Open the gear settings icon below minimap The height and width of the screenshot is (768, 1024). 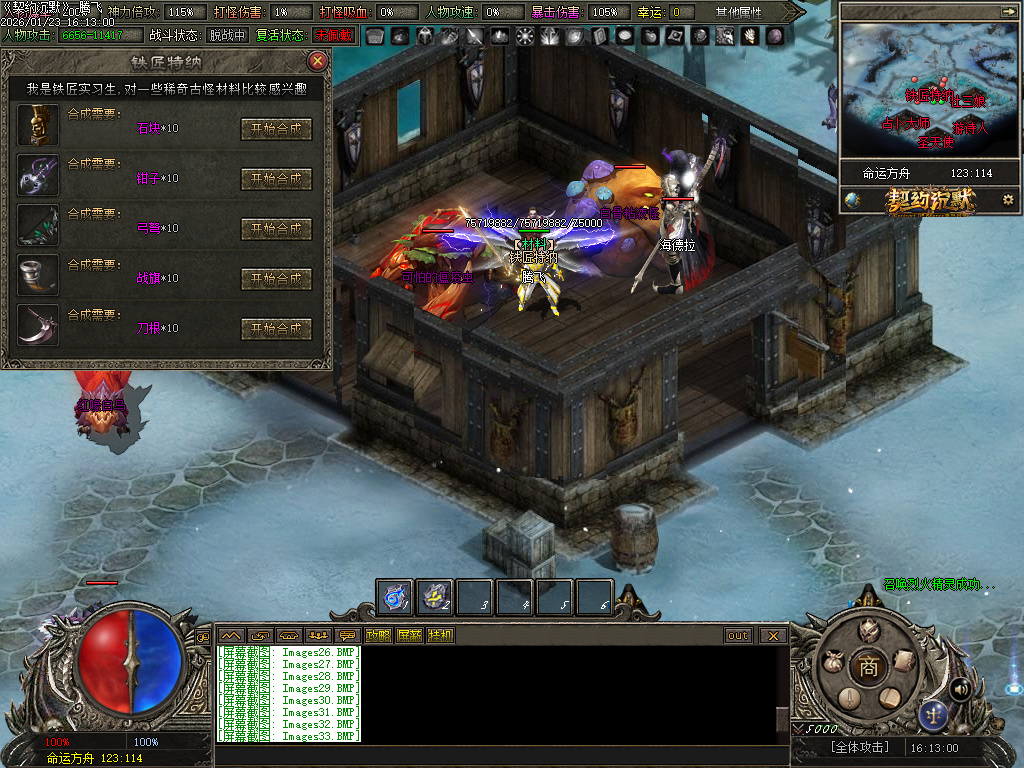click(1007, 200)
